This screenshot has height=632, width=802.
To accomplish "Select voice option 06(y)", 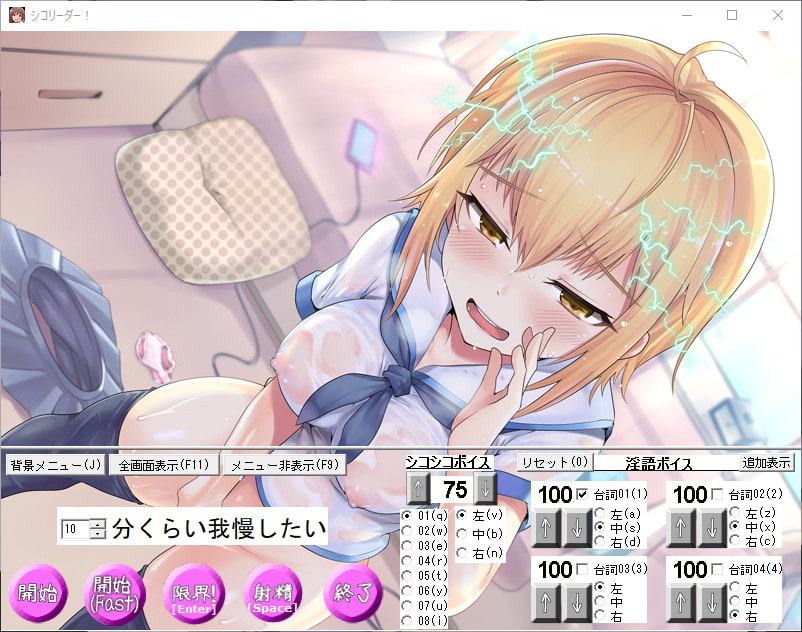I will click(x=407, y=591).
